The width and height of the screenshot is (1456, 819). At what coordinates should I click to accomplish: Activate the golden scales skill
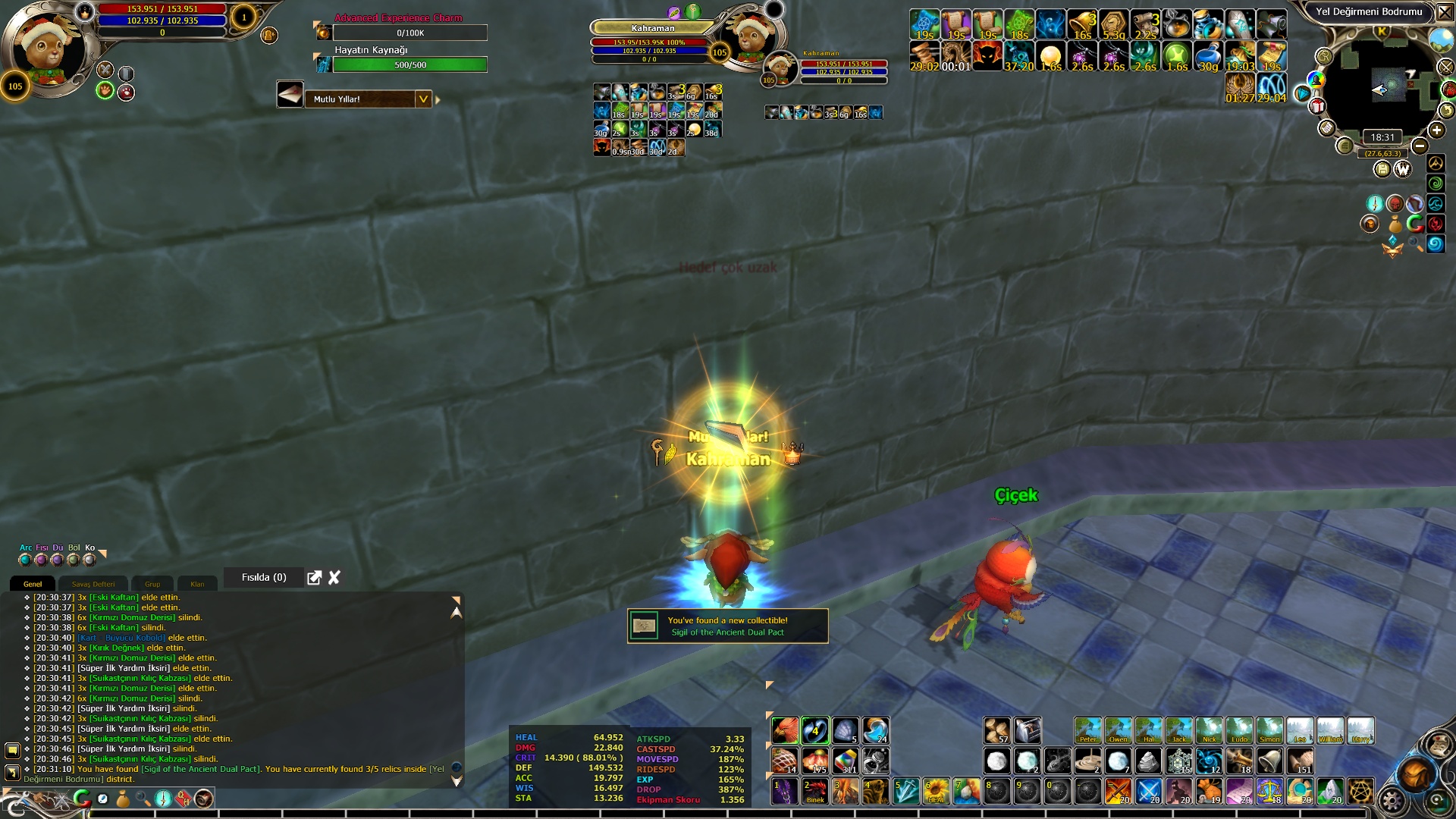(1270, 792)
